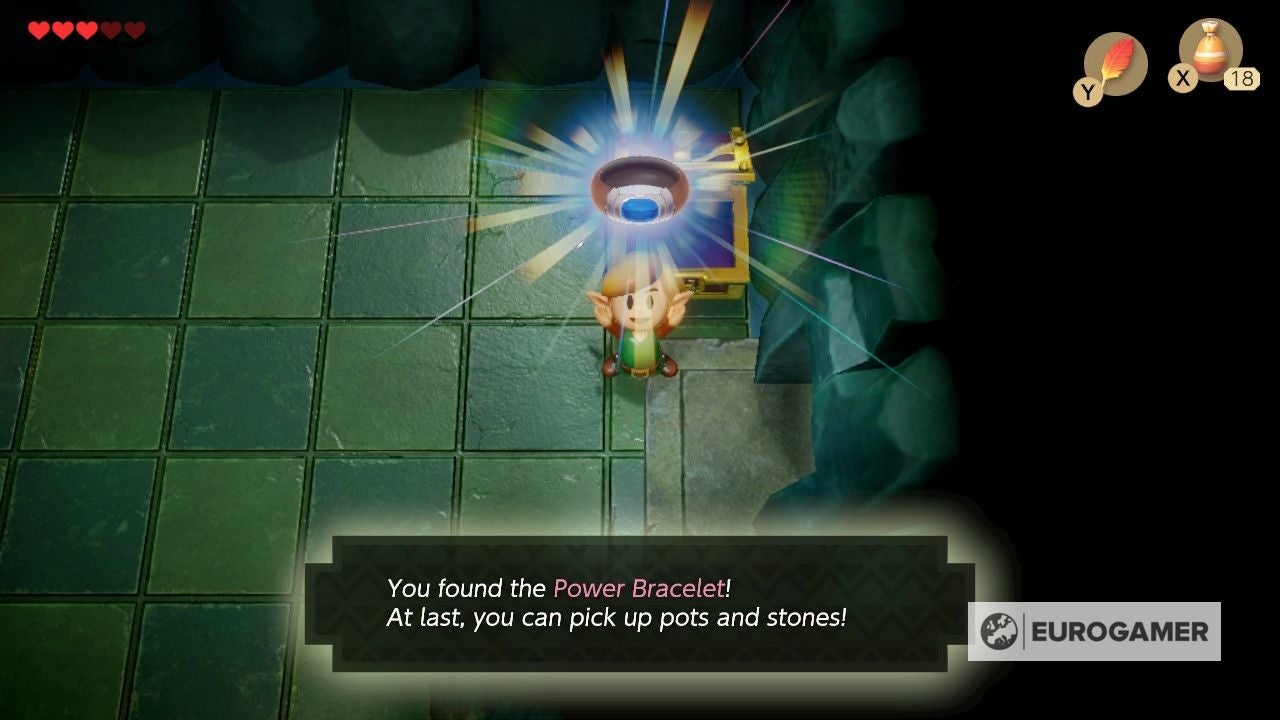Click Link standing below the bracelet
The width and height of the screenshot is (1280, 720).
640,325
